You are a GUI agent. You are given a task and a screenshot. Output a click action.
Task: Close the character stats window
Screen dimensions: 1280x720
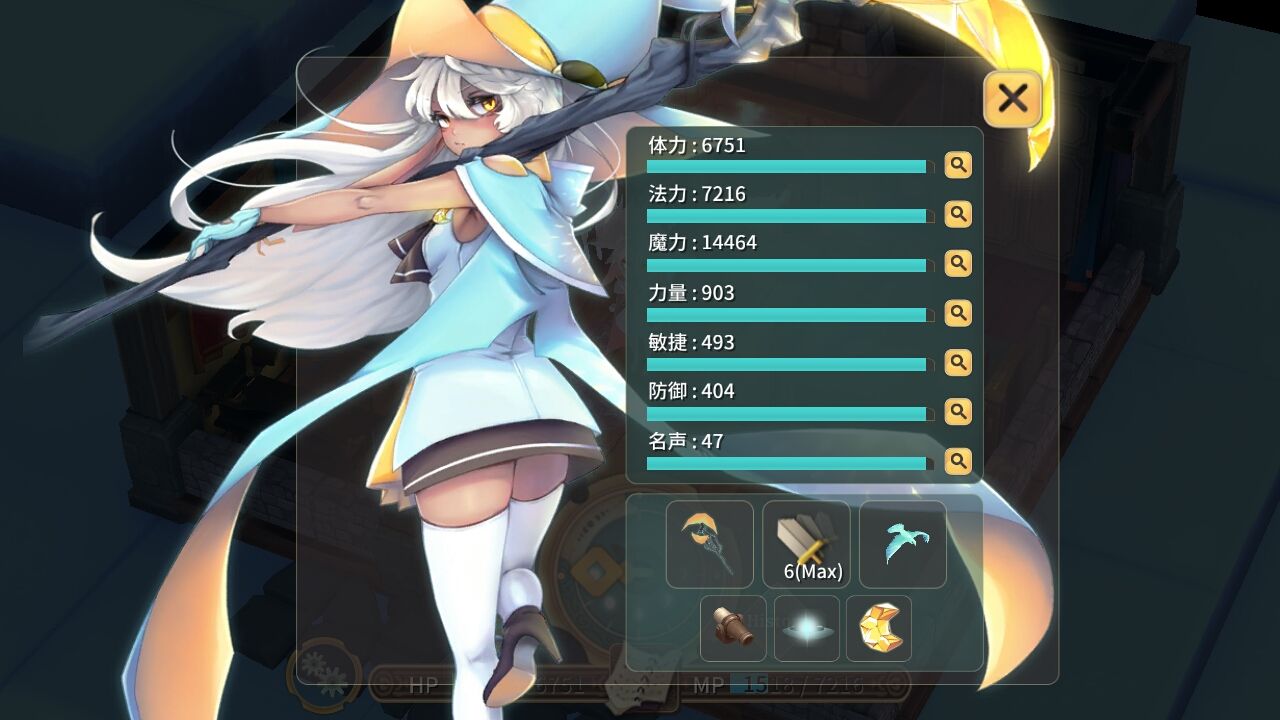click(1012, 98)
